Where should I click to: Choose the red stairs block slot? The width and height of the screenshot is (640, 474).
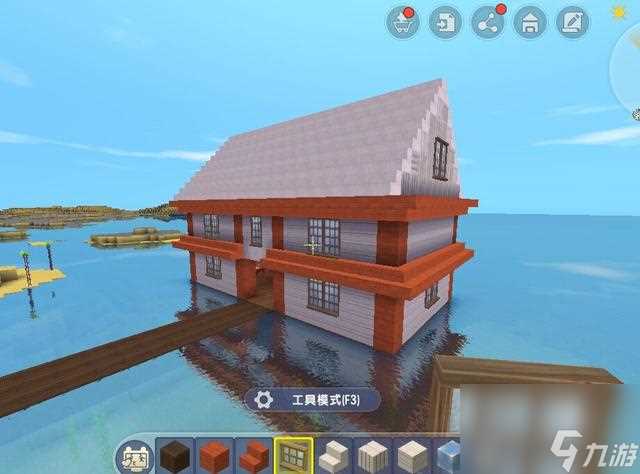[253, 456]
